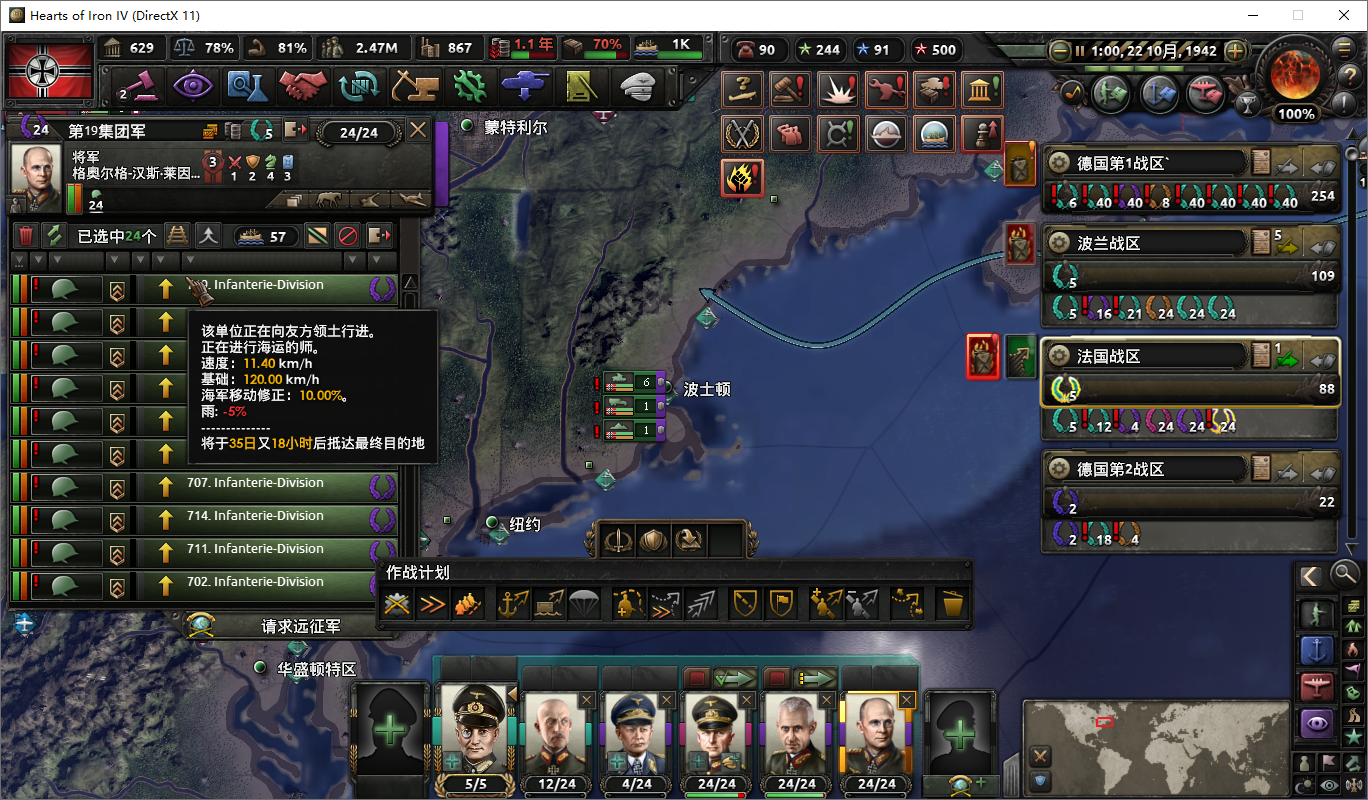
Task: Open the diplomacy handshake menu
Action: tap(302, 86)
